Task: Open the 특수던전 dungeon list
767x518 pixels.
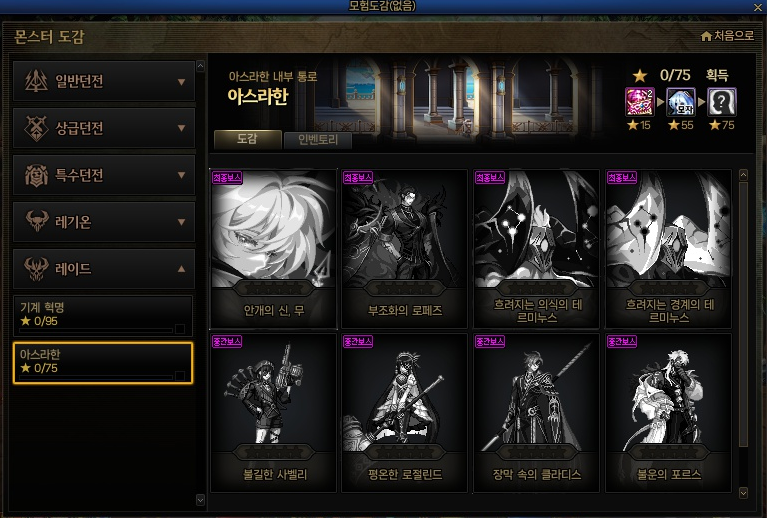Action: click(x=103, y=175)
